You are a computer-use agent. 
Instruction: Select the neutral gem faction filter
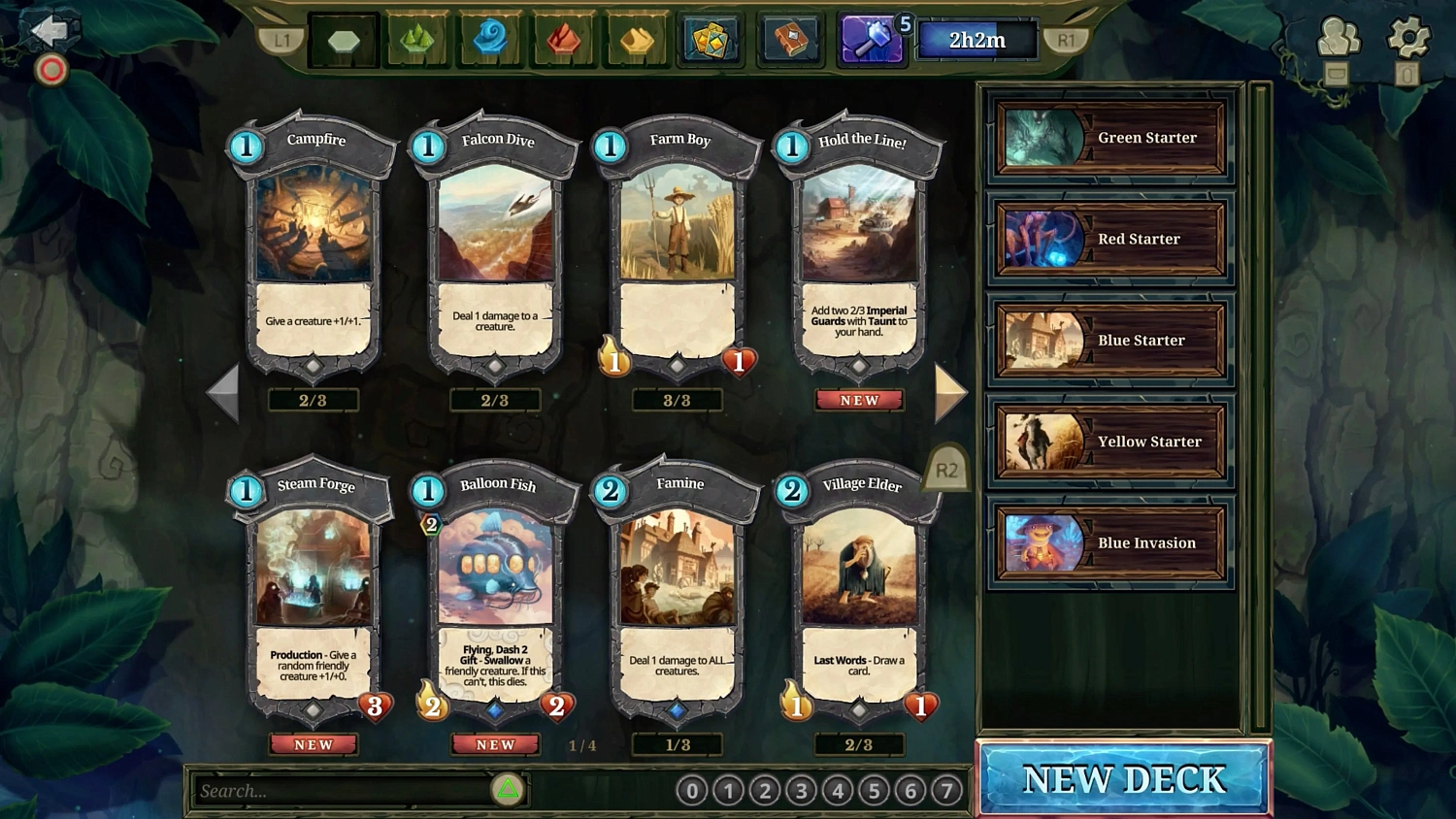tap(343, 37)
